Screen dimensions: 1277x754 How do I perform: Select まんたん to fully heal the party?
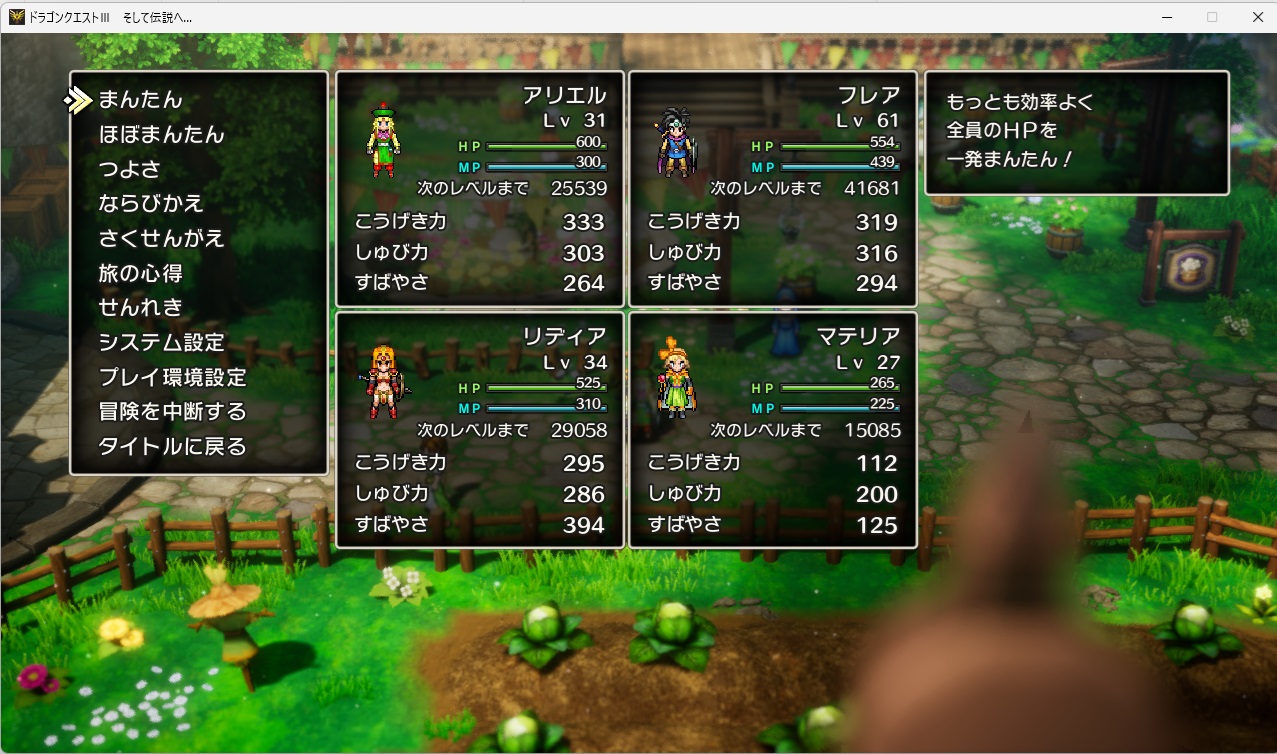(x=141, y=100)
